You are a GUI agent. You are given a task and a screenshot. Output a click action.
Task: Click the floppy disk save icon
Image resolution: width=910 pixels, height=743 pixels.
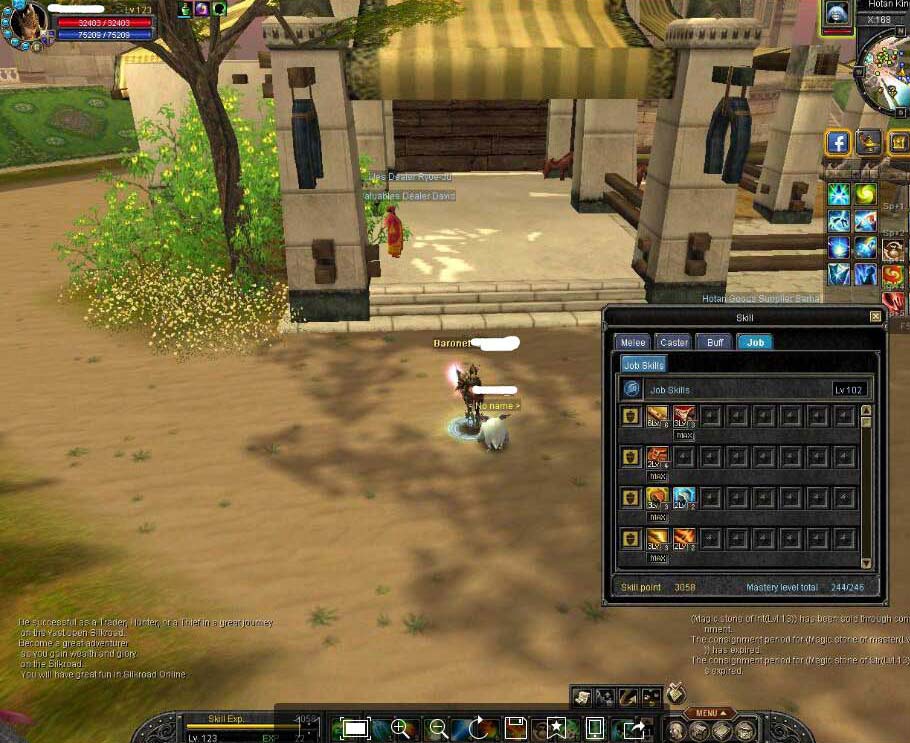[x=516, y=728]
